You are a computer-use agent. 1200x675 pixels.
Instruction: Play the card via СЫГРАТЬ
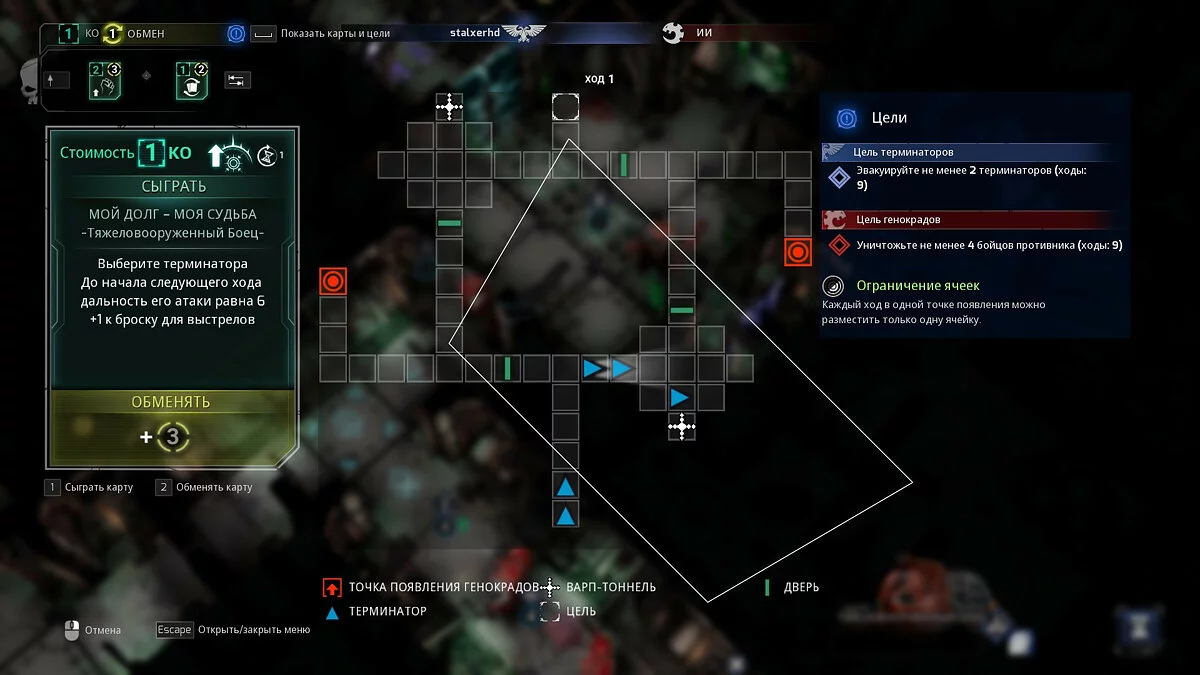(174, 186)
